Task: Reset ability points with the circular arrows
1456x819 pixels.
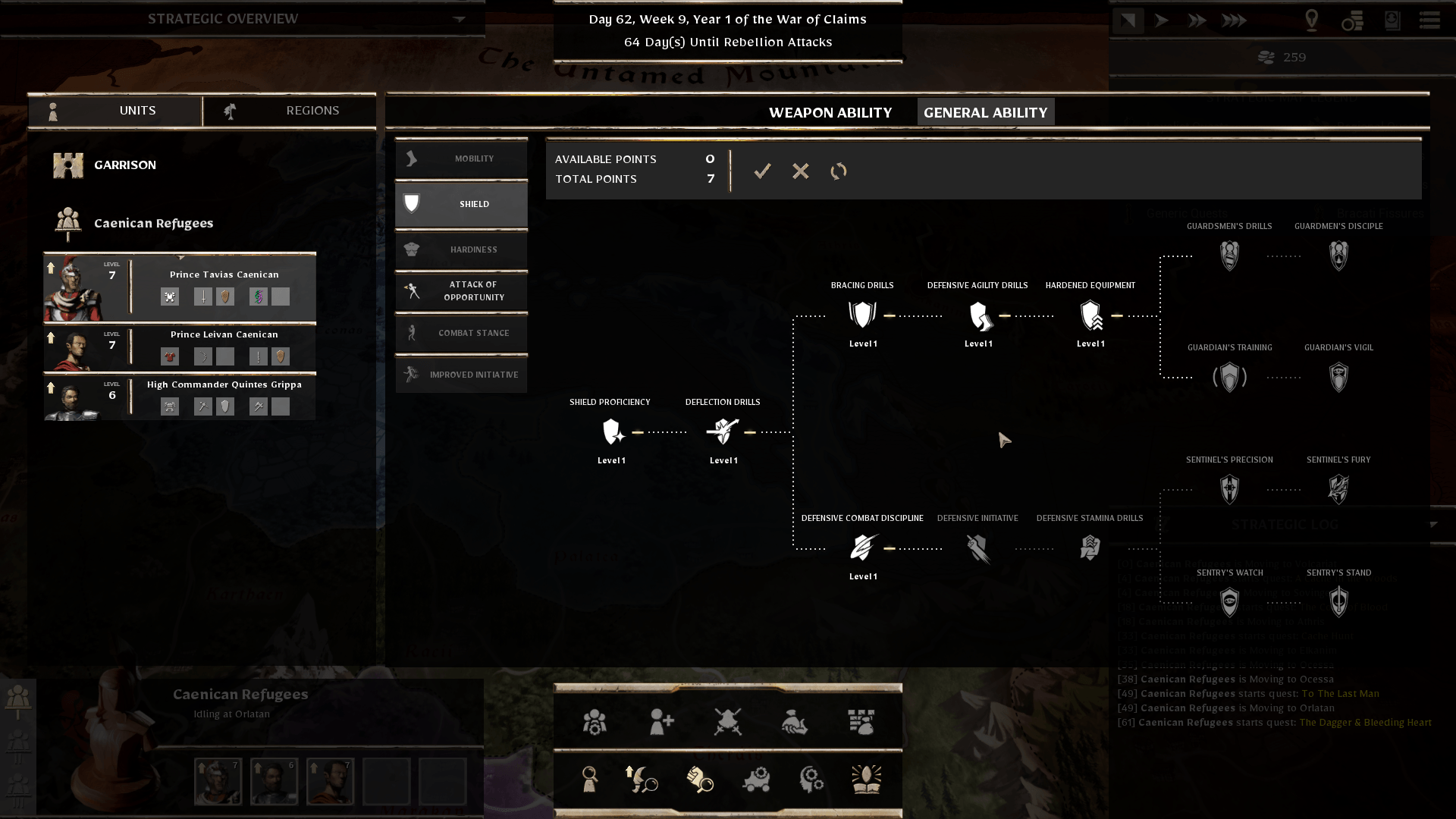Action: tap(838, 171)
